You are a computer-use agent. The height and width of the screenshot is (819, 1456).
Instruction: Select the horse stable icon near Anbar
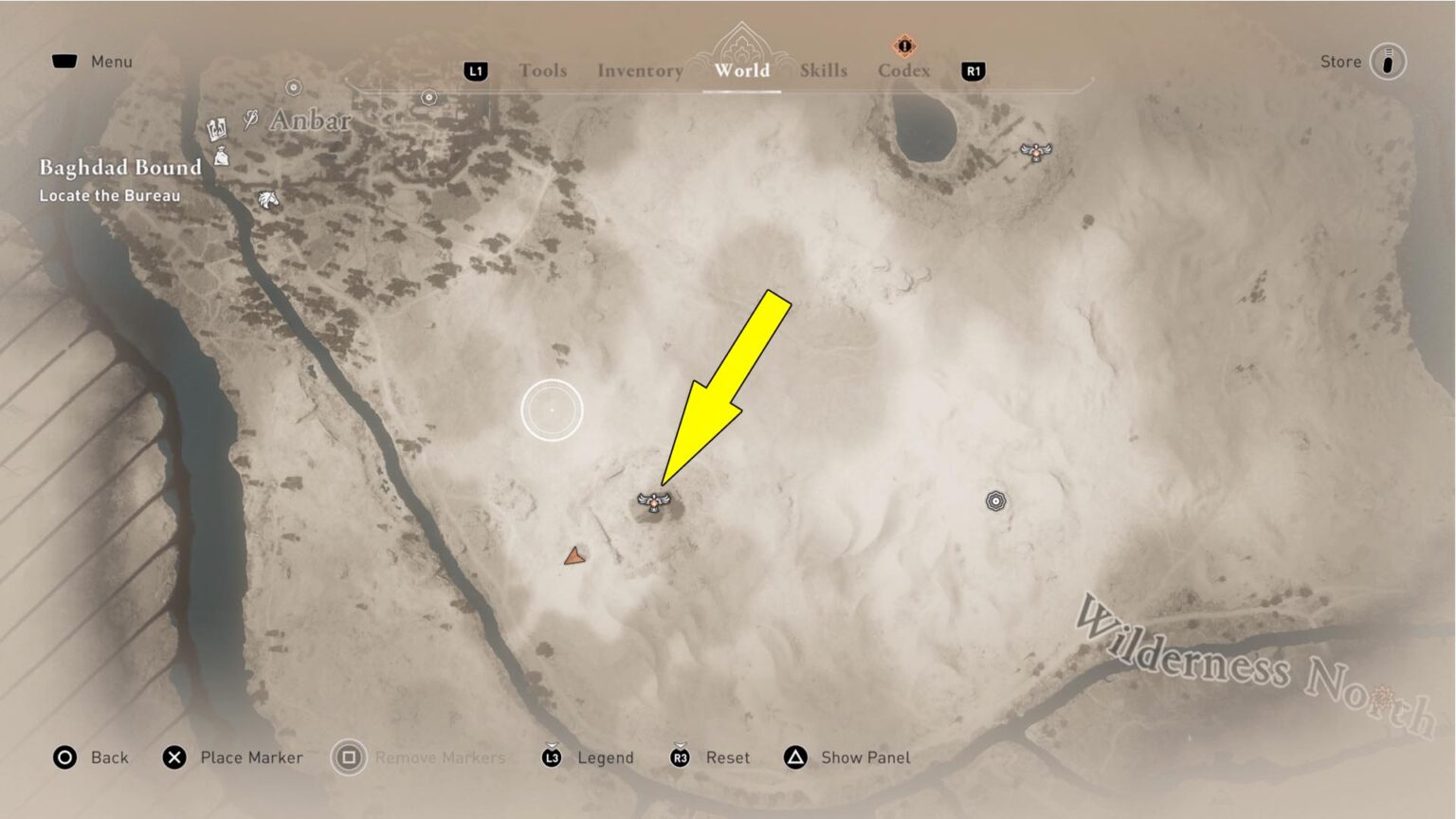coord(267,199)
